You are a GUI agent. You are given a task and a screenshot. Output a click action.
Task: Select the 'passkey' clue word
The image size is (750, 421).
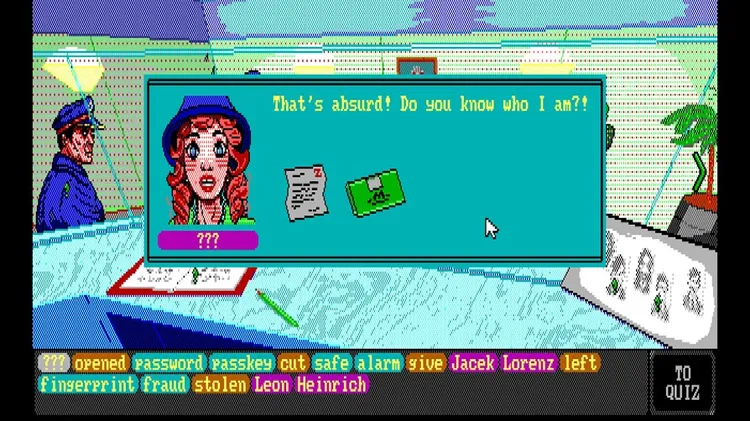pos(242,363)
